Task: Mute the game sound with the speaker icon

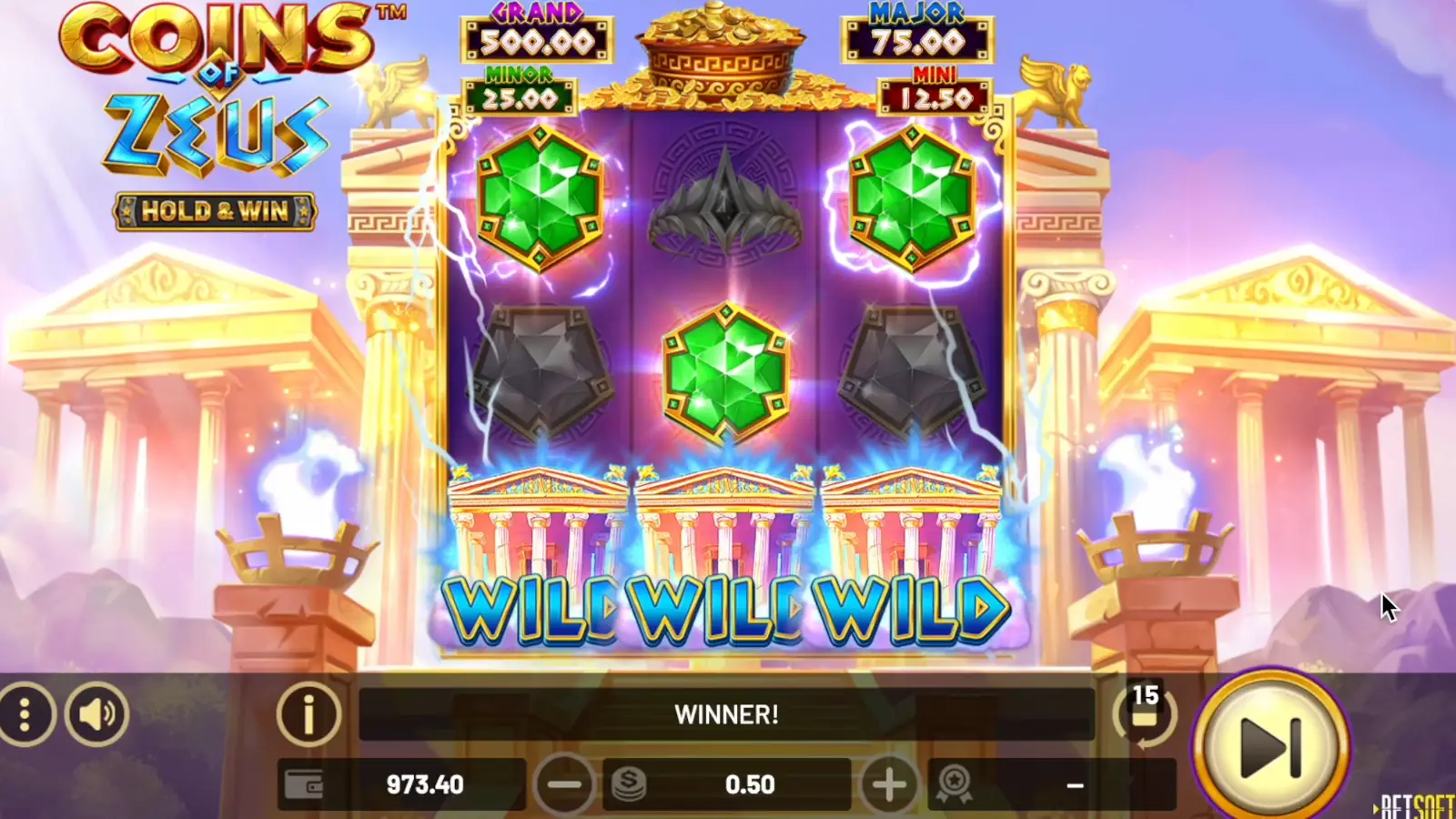Action: 96,714
